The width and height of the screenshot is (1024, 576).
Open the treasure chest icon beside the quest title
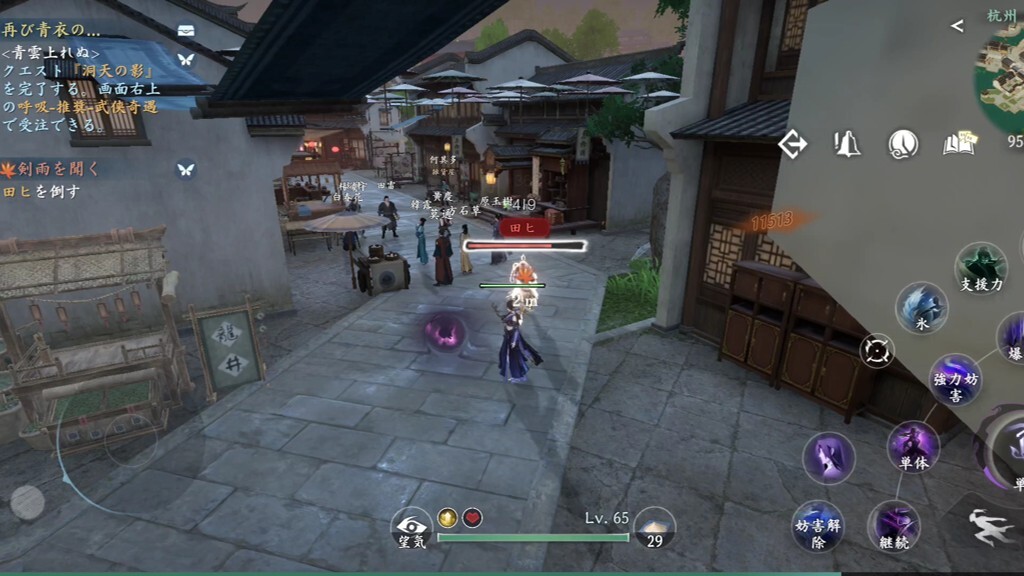(x=186, y=30)
